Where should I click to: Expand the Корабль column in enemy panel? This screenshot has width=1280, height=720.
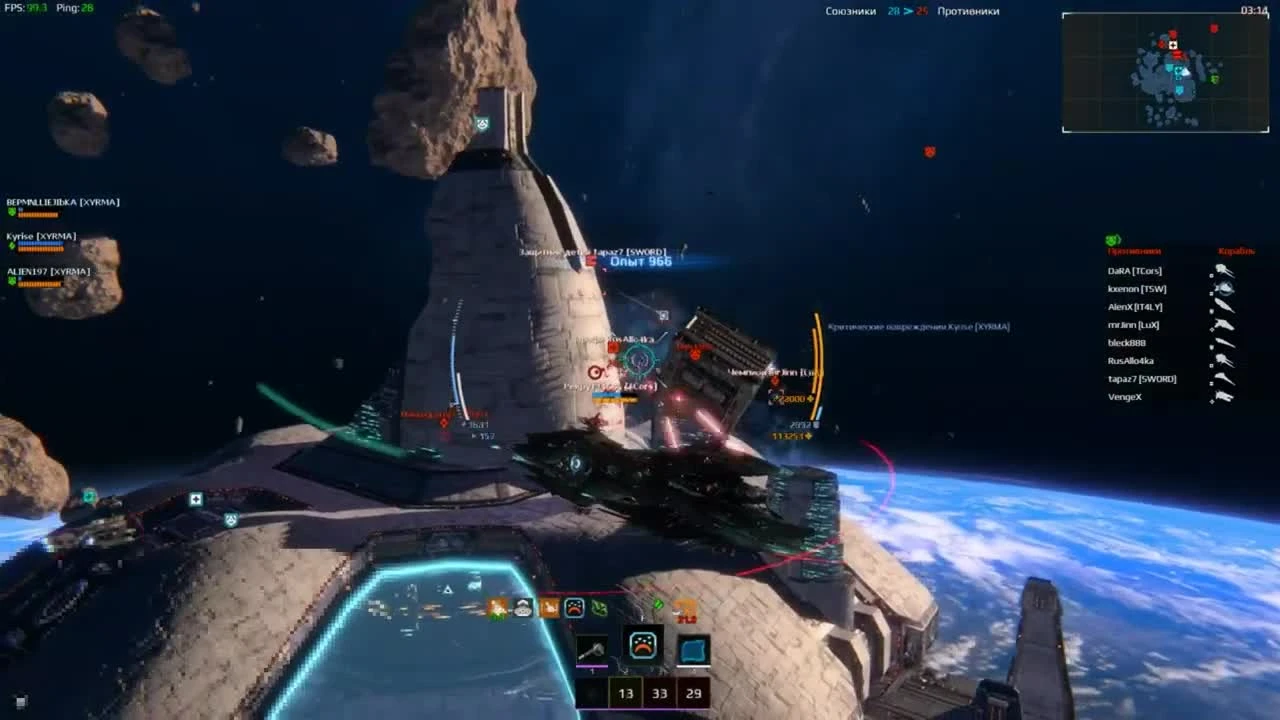pyautogui.click(x=1236, y=252)
